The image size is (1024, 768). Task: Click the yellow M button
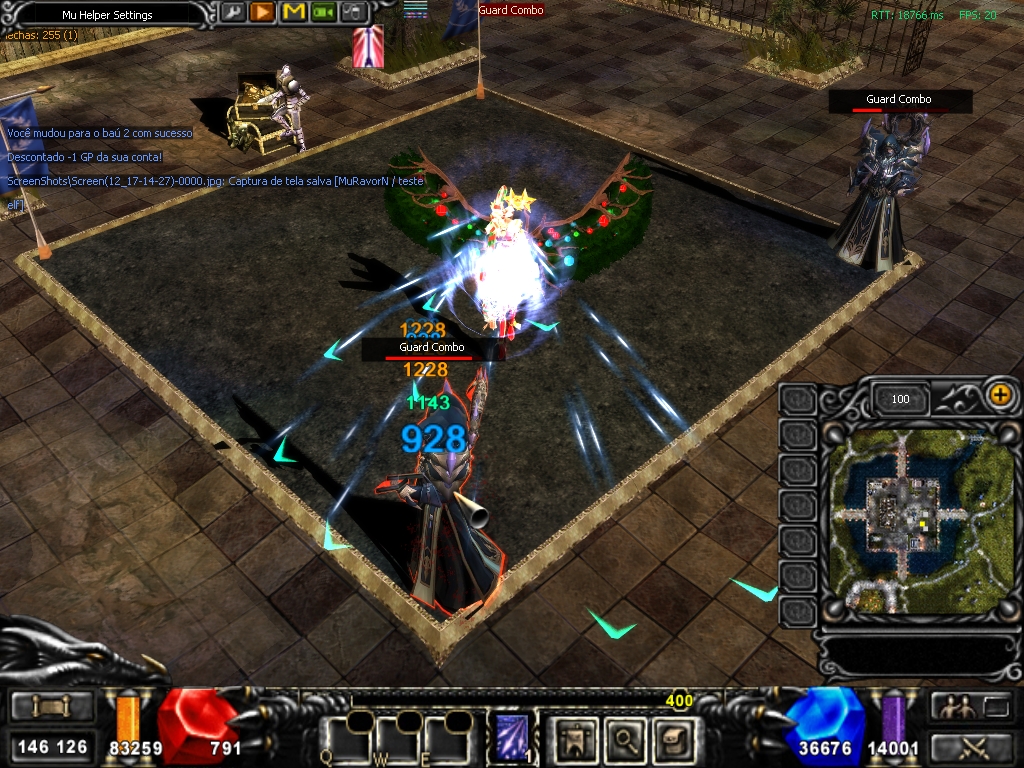click(293, 12)
